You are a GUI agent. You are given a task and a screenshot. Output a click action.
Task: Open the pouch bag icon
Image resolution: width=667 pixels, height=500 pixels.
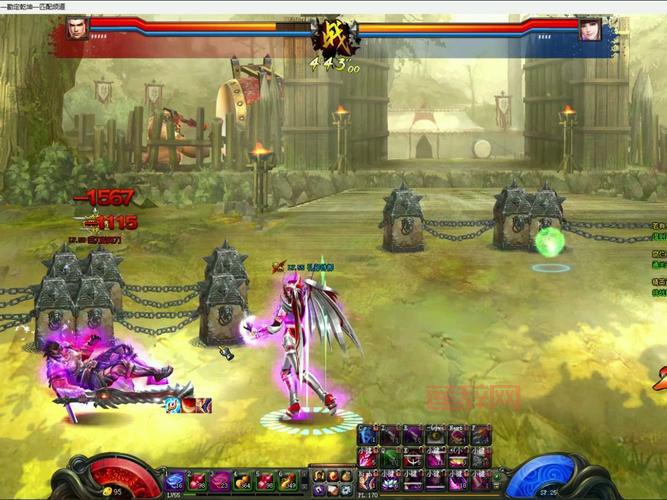point(345,475)
